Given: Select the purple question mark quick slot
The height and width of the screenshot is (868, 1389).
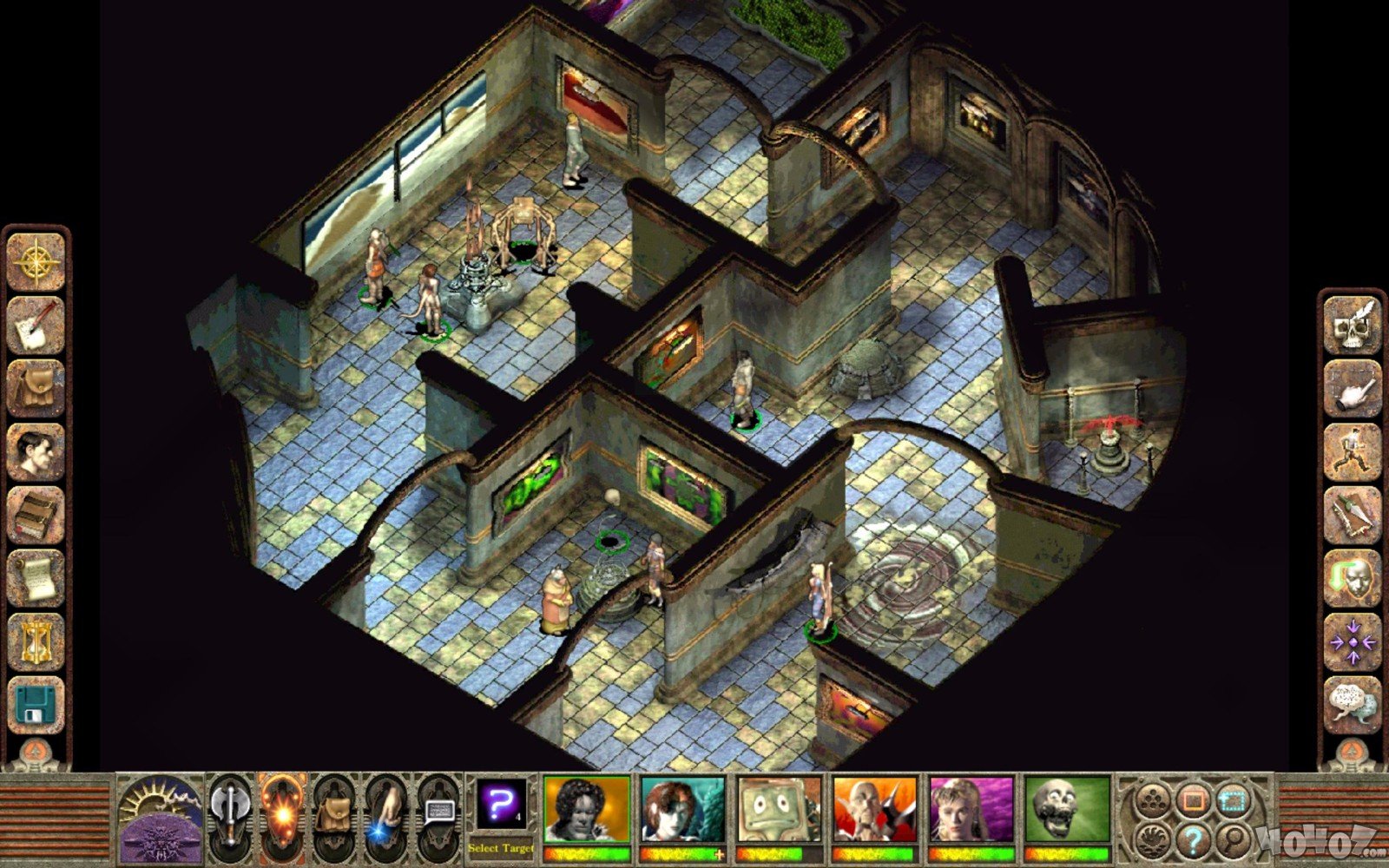Looking at the screenshot, I should [501, 806].
